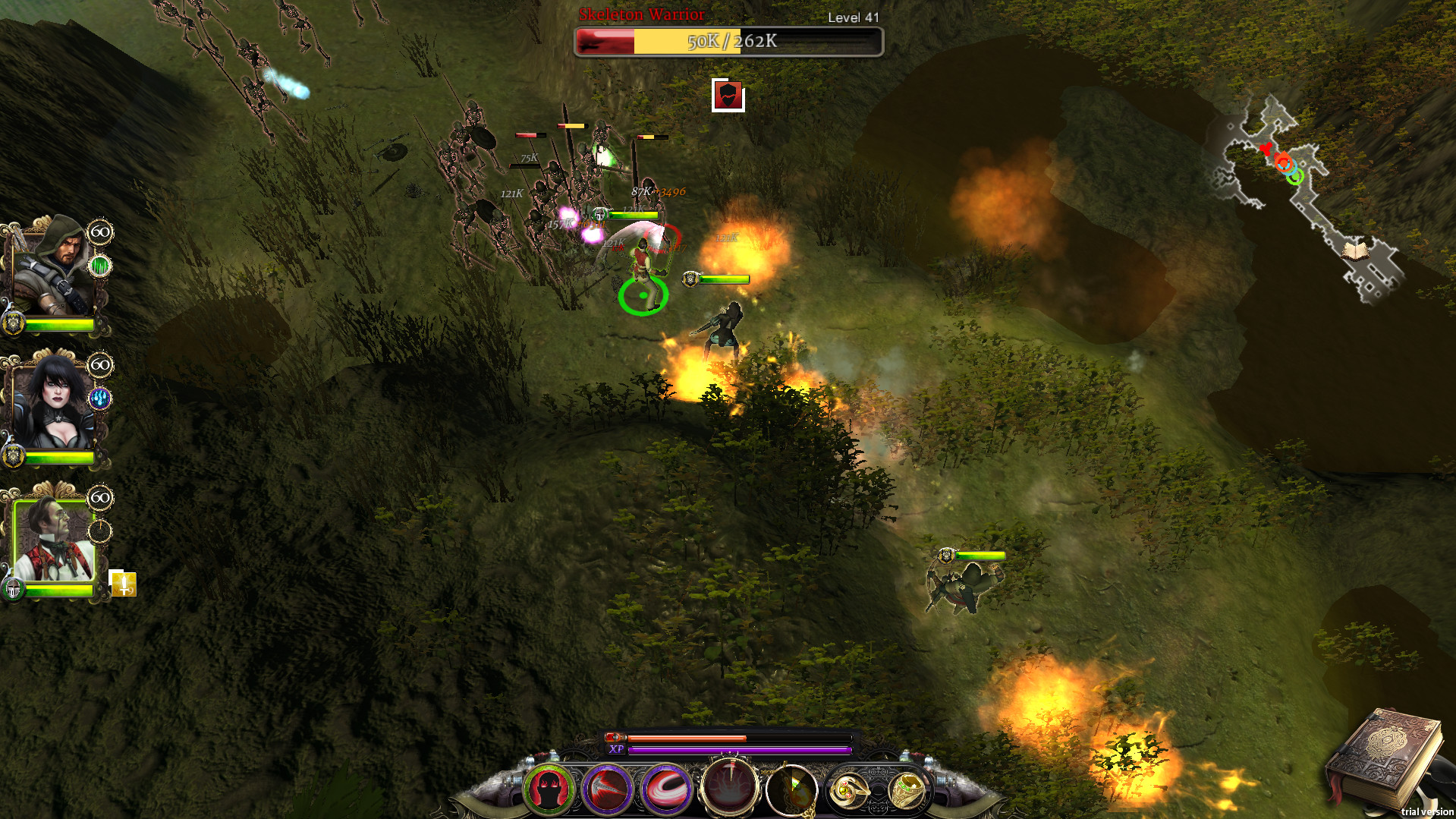Click the Skeleton Warrior health bar at top
The height and width of the screenshot is (819, 1456).
[x=728, y=43]
